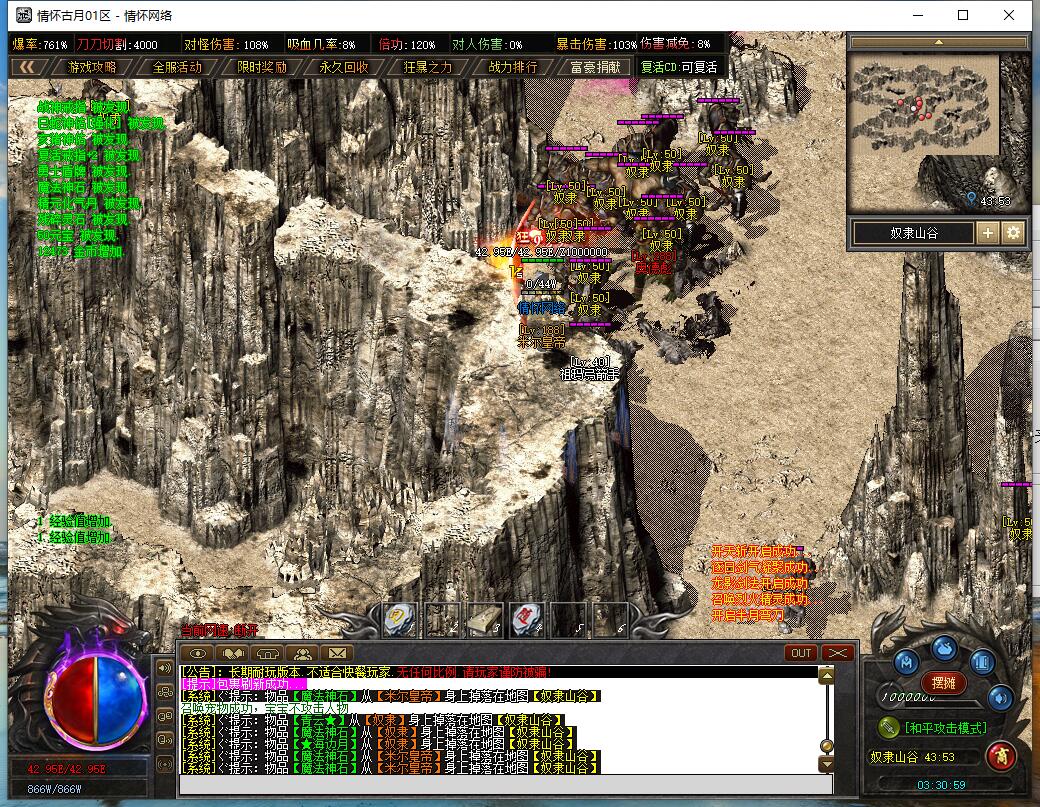
Task: Click the 限时奖励 timed rewards button
Action: click(x=261, y=67)
